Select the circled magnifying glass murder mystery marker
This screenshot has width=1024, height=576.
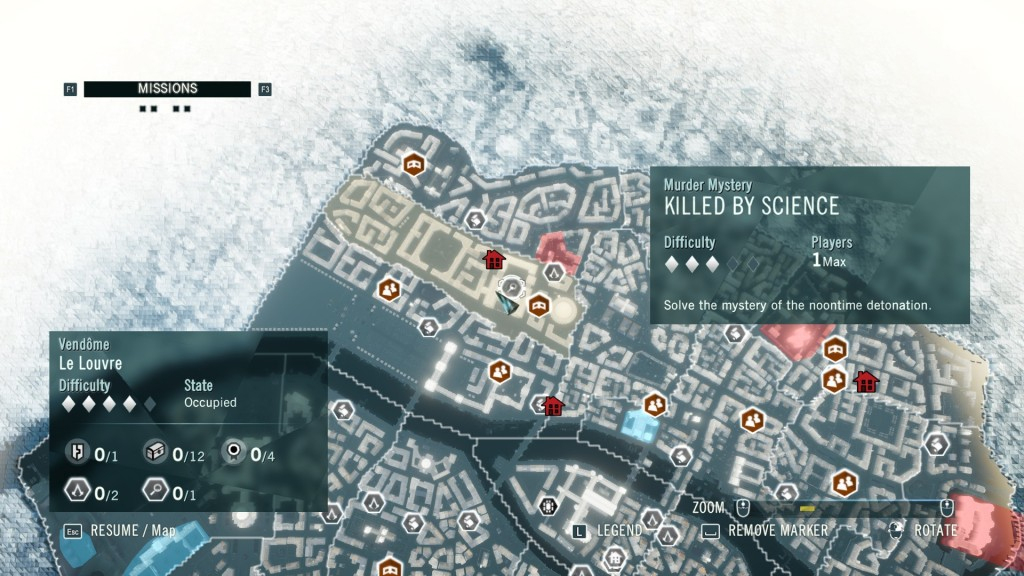(512, 287)
